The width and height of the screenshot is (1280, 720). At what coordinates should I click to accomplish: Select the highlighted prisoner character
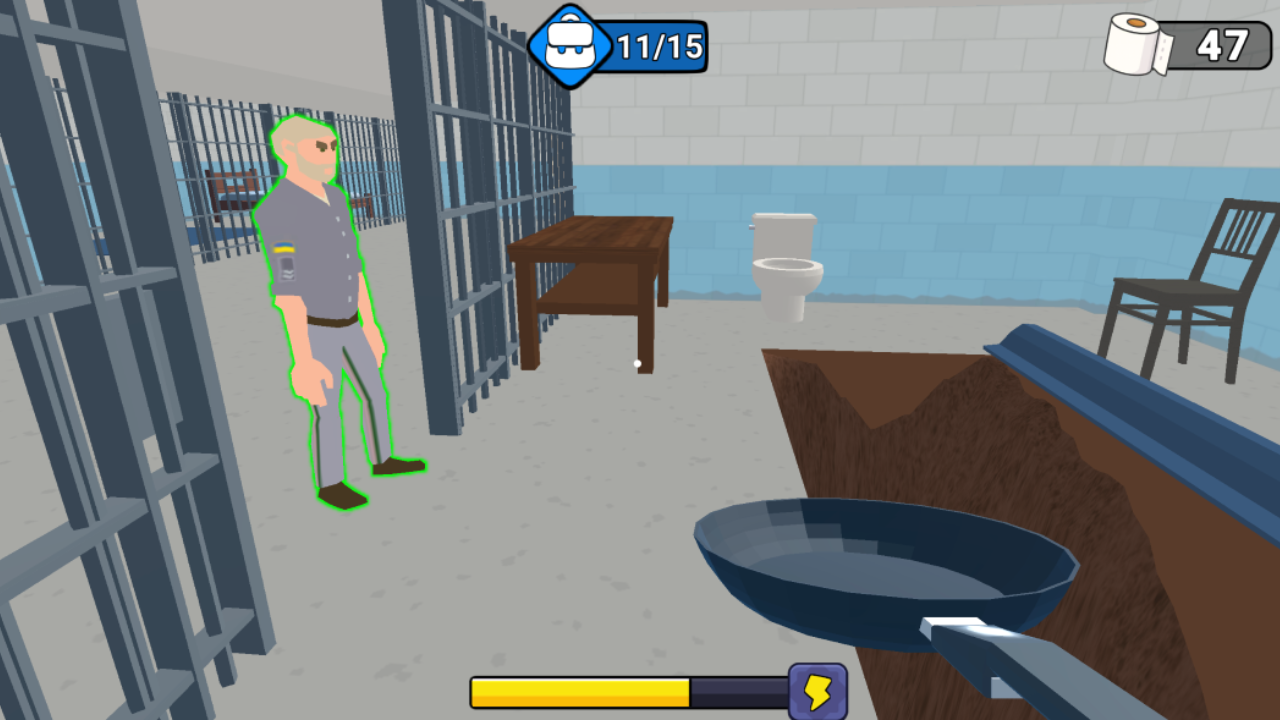(x=330, y=300)
